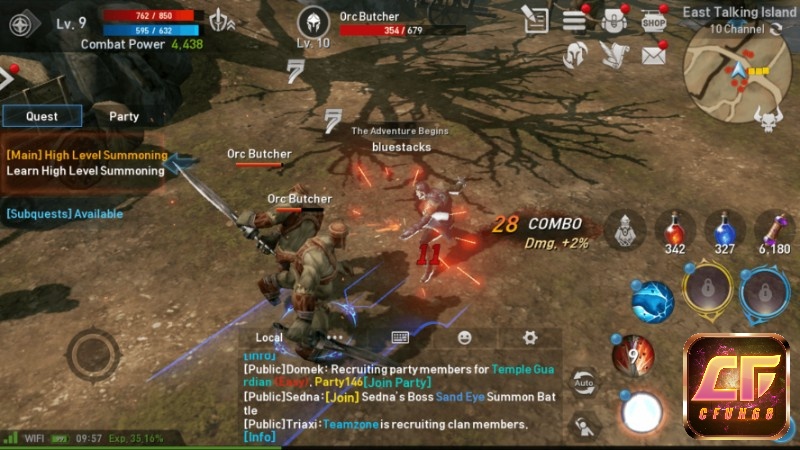Open the helmet character icon

pyautogui.click(x=574, y=54)
